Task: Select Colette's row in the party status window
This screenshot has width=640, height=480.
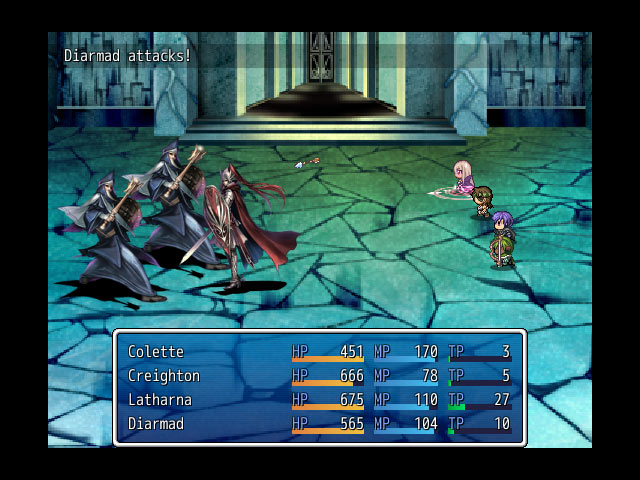Action: pos(318,352)
